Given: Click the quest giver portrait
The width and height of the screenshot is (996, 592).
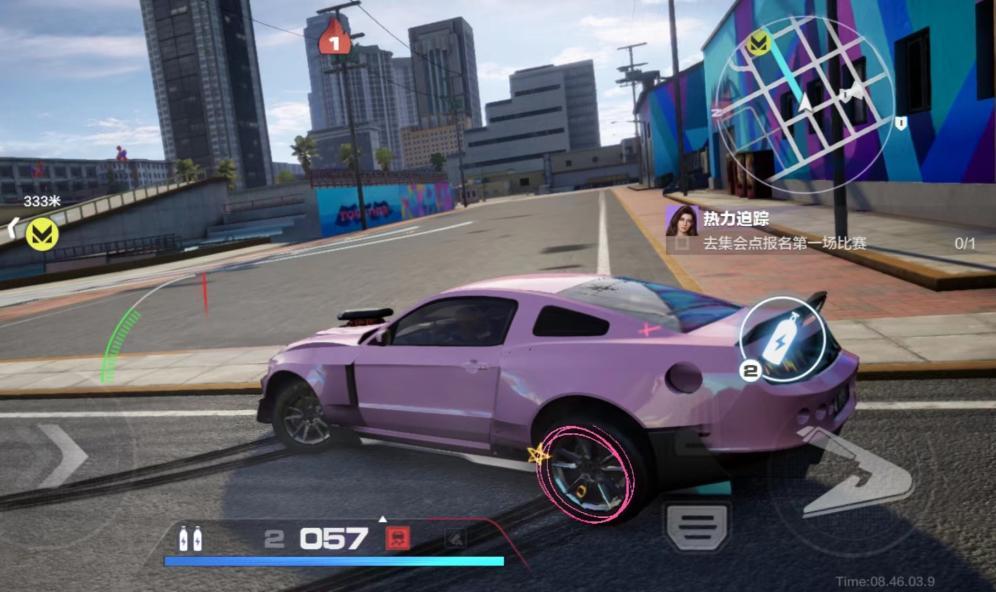Looking at the screenshot, I should click(x=681, y=220).
